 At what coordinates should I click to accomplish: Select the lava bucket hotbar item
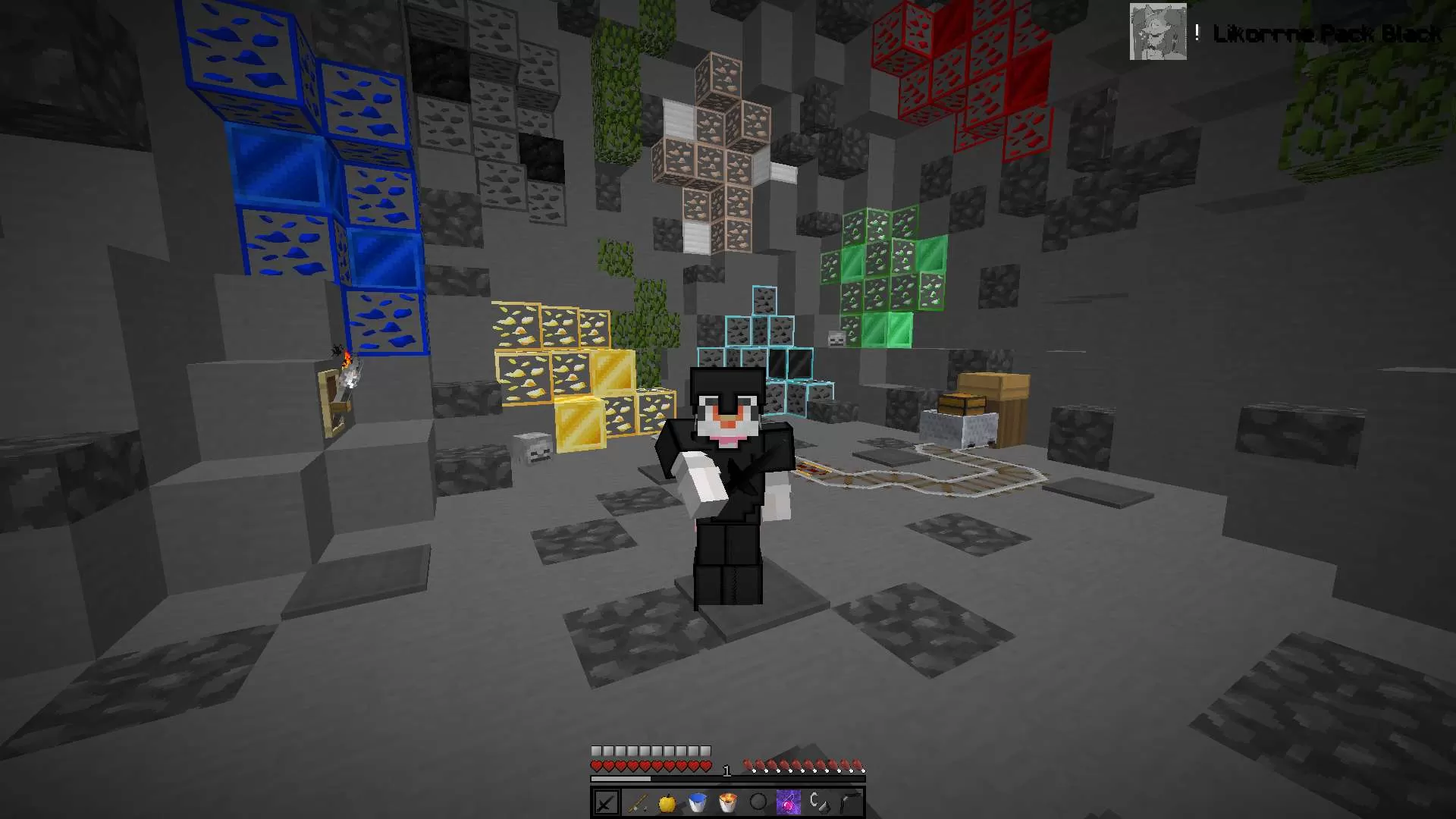(x=727, y=802)
